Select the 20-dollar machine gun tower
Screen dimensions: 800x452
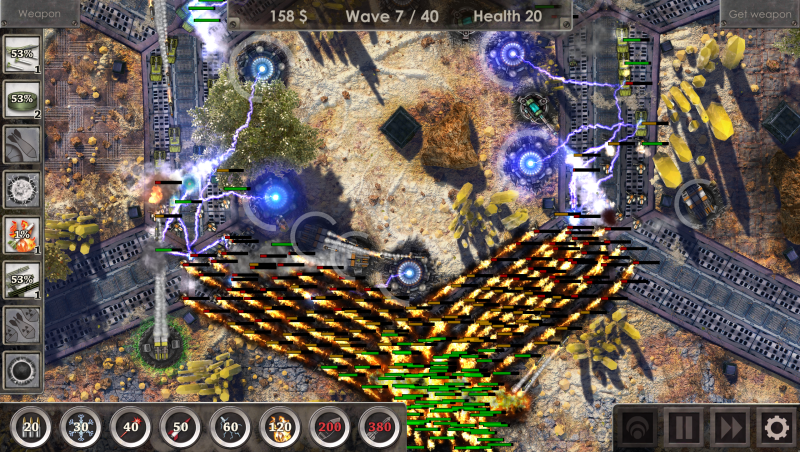pyautogui.click(x=30, y=428)
